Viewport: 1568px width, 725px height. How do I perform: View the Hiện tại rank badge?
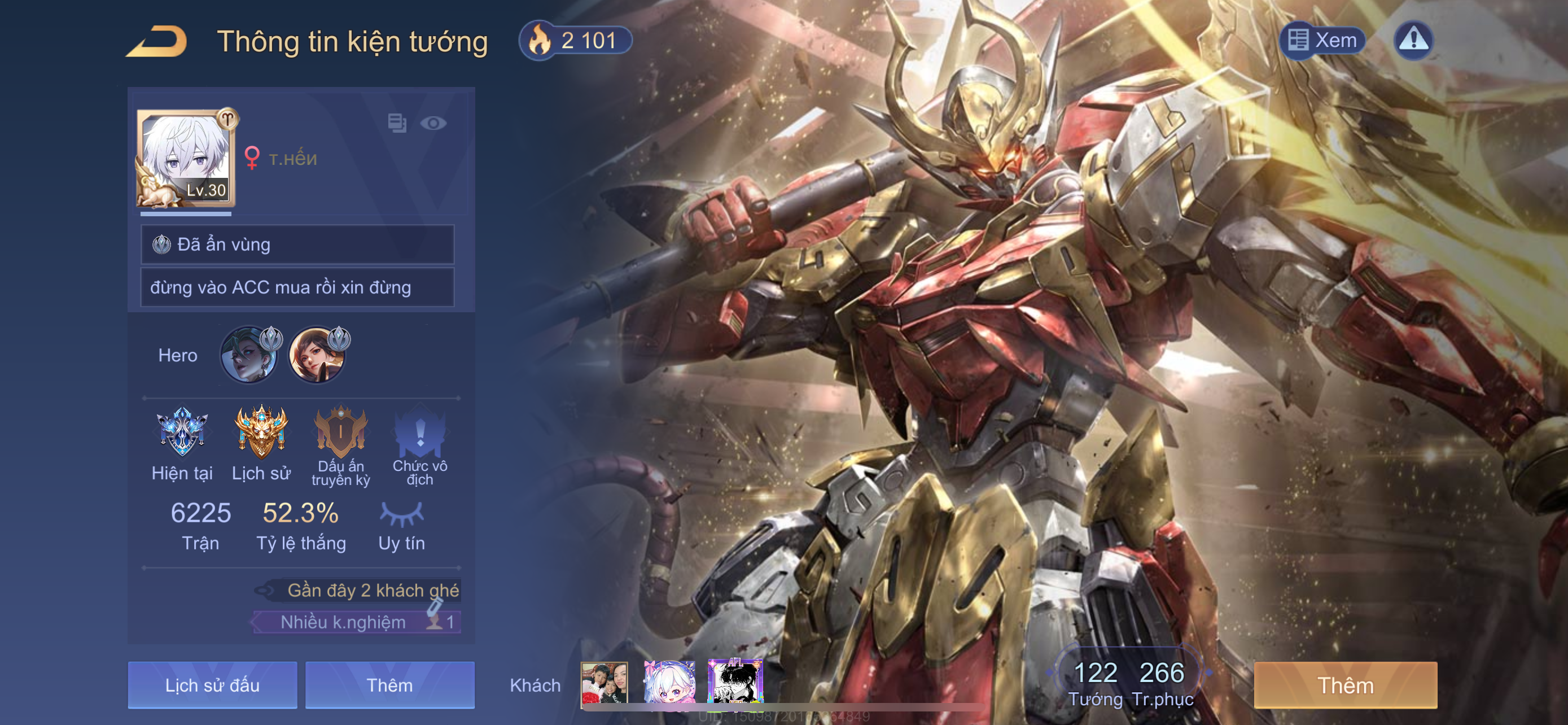pos(182,432)
